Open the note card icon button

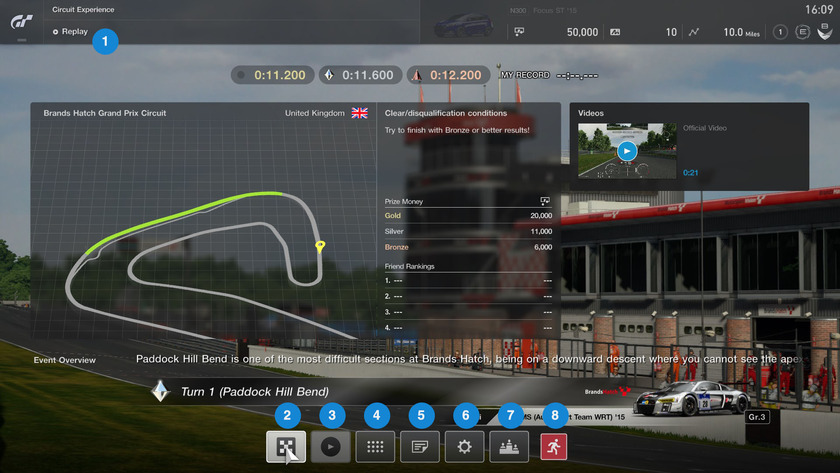click(420, 446)
